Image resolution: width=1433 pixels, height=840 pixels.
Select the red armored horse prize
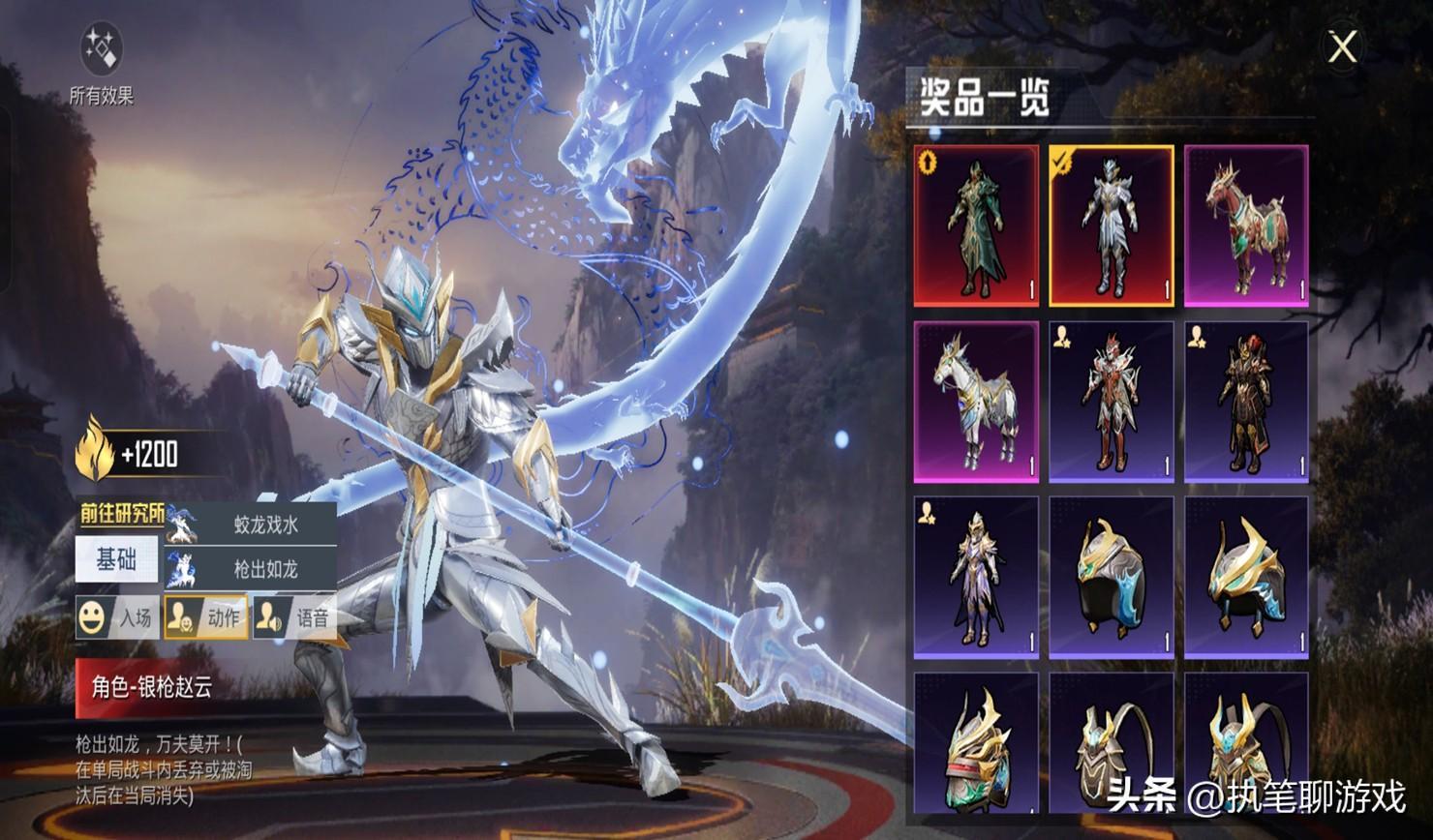point(1246,226)
